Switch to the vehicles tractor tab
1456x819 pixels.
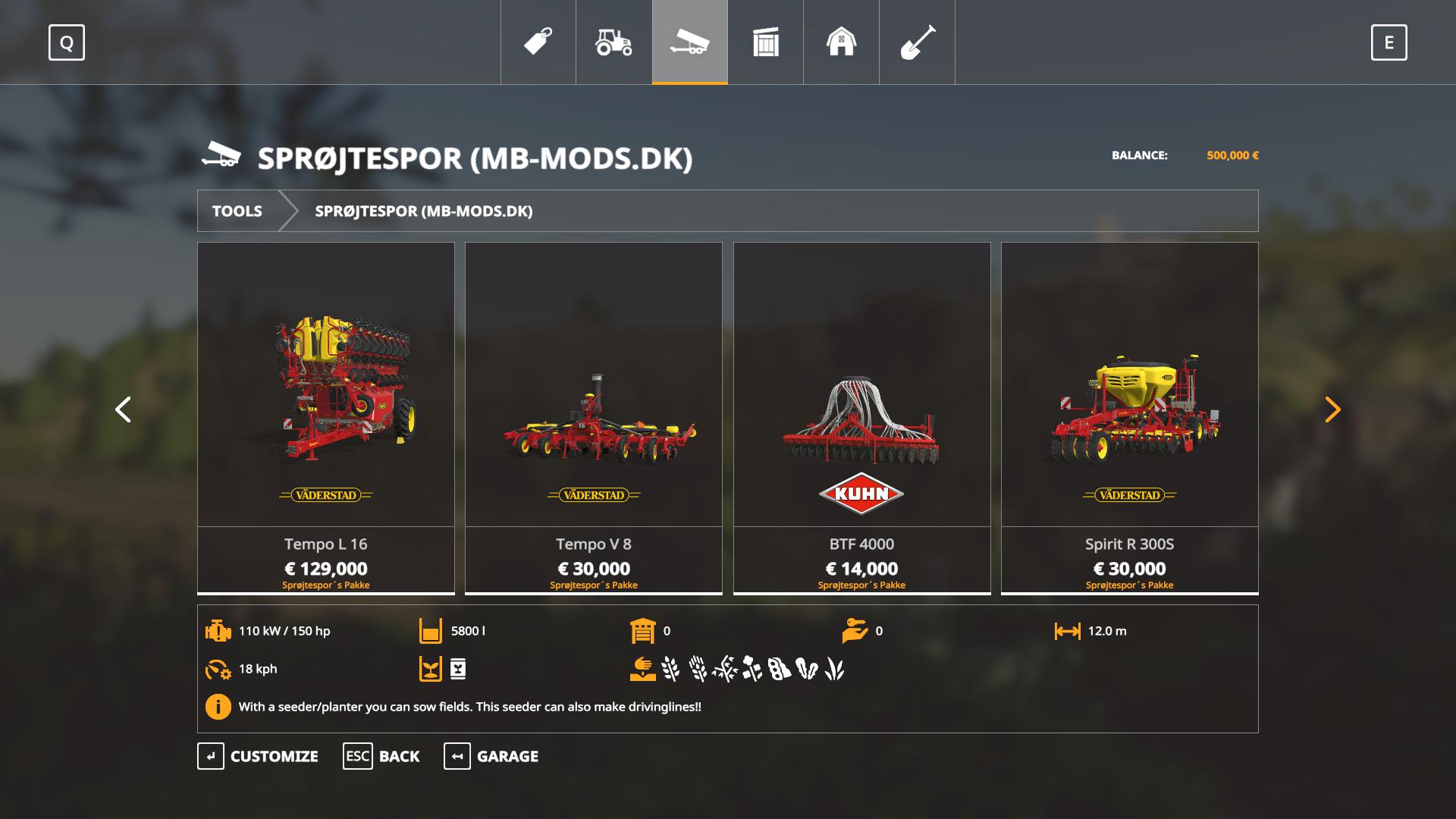[x=613, y=42]
